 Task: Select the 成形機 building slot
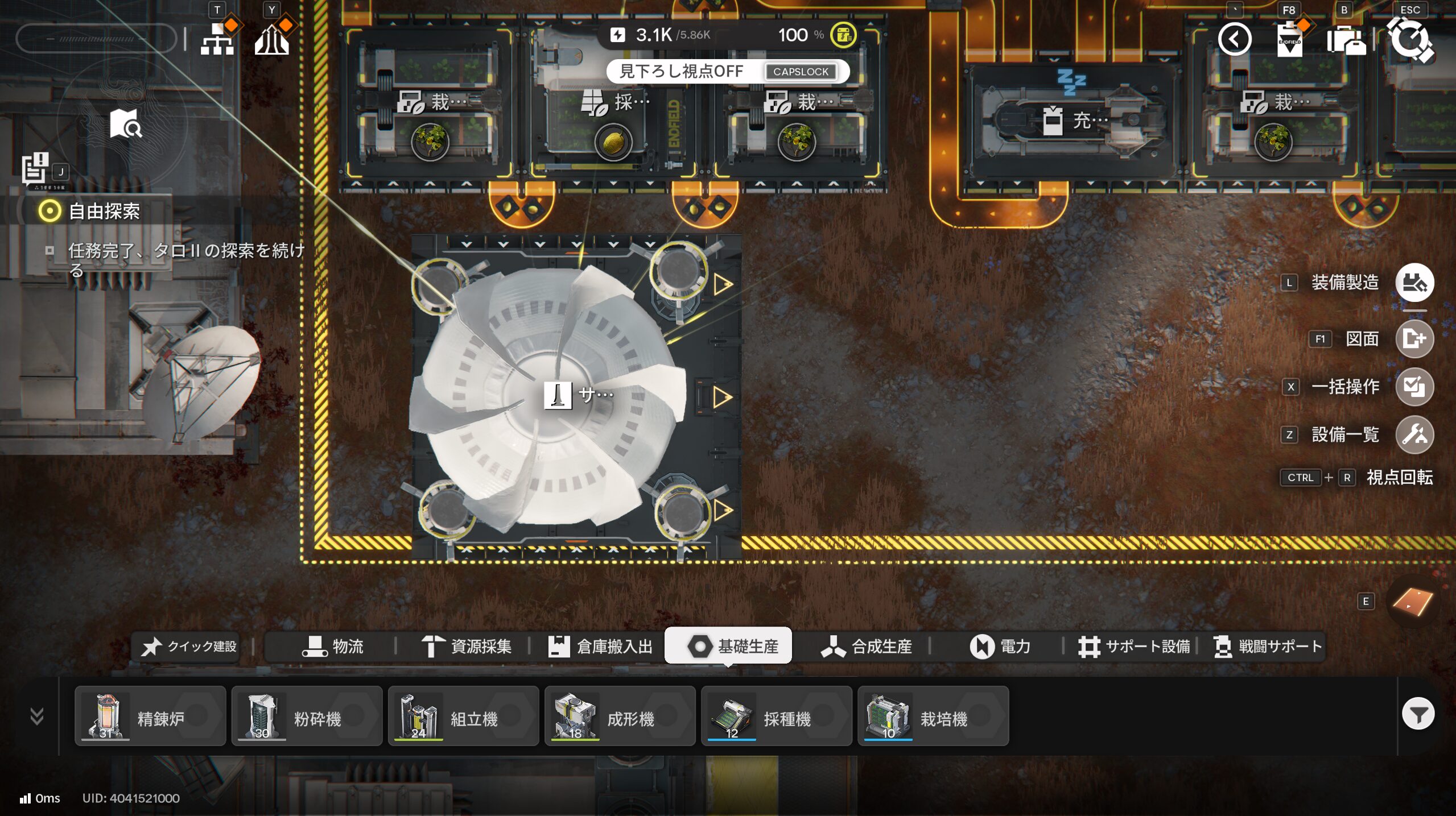620,716
